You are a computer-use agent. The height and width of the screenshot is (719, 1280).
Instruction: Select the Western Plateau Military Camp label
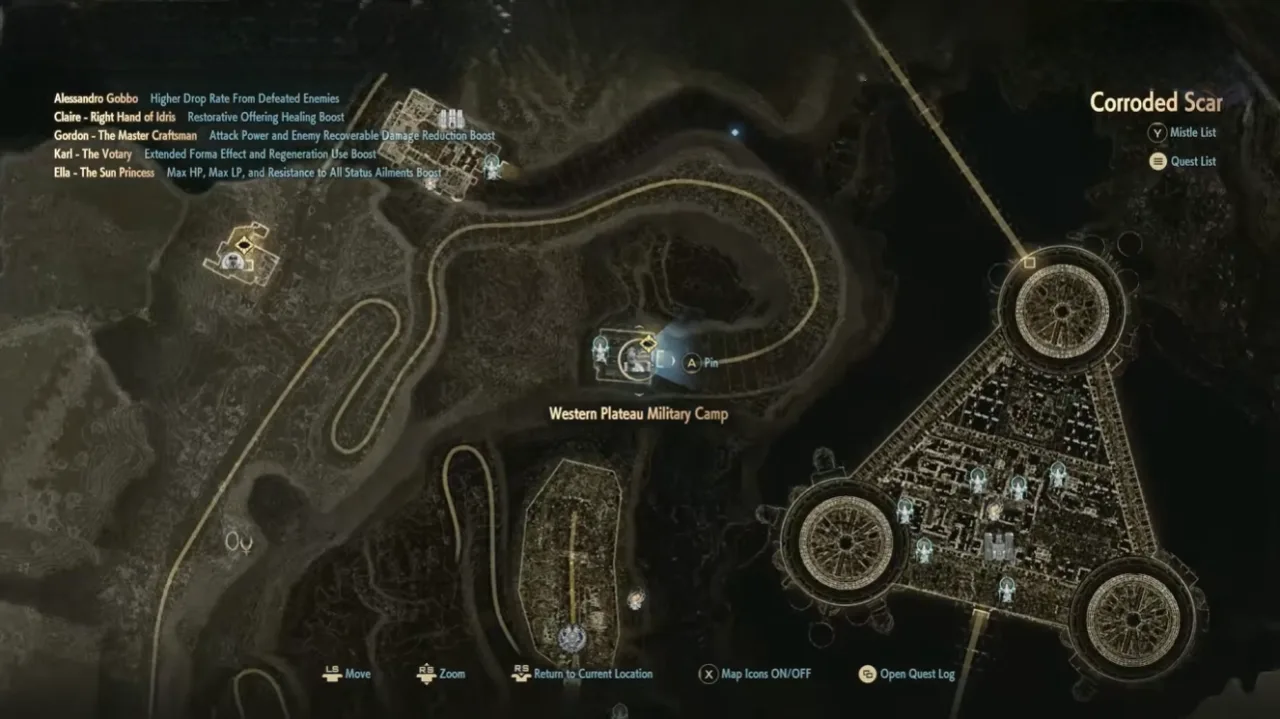(x=638, y=413)
